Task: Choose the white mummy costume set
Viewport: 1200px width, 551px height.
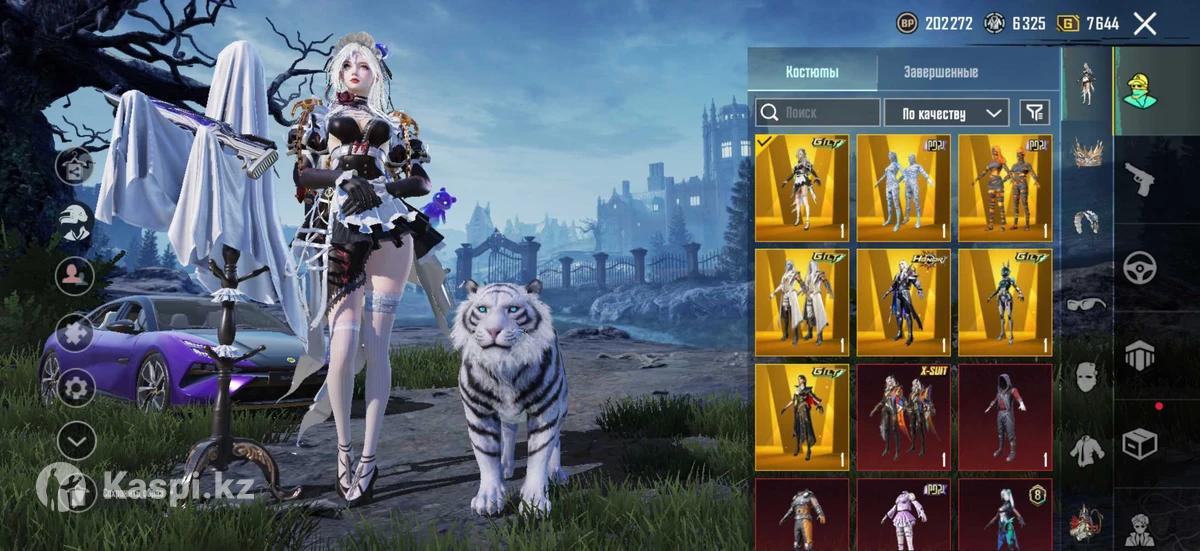Action: tap(903, 188)
